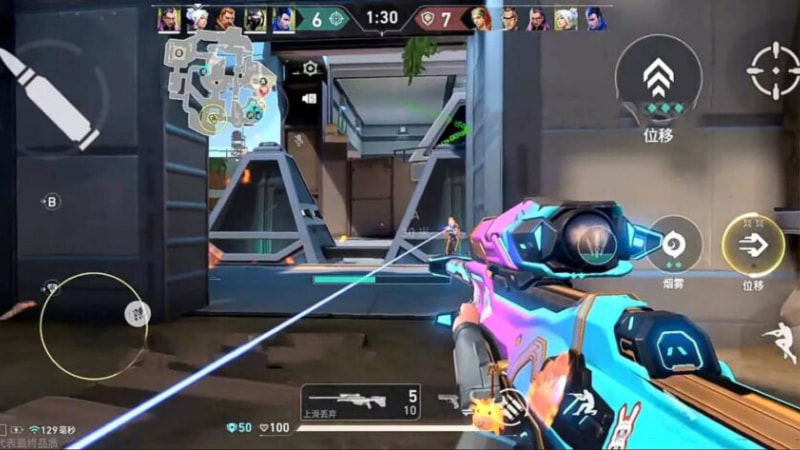800x450 pixels.
Task: Switch to the pistol sidearm icon
Action: 447,401
